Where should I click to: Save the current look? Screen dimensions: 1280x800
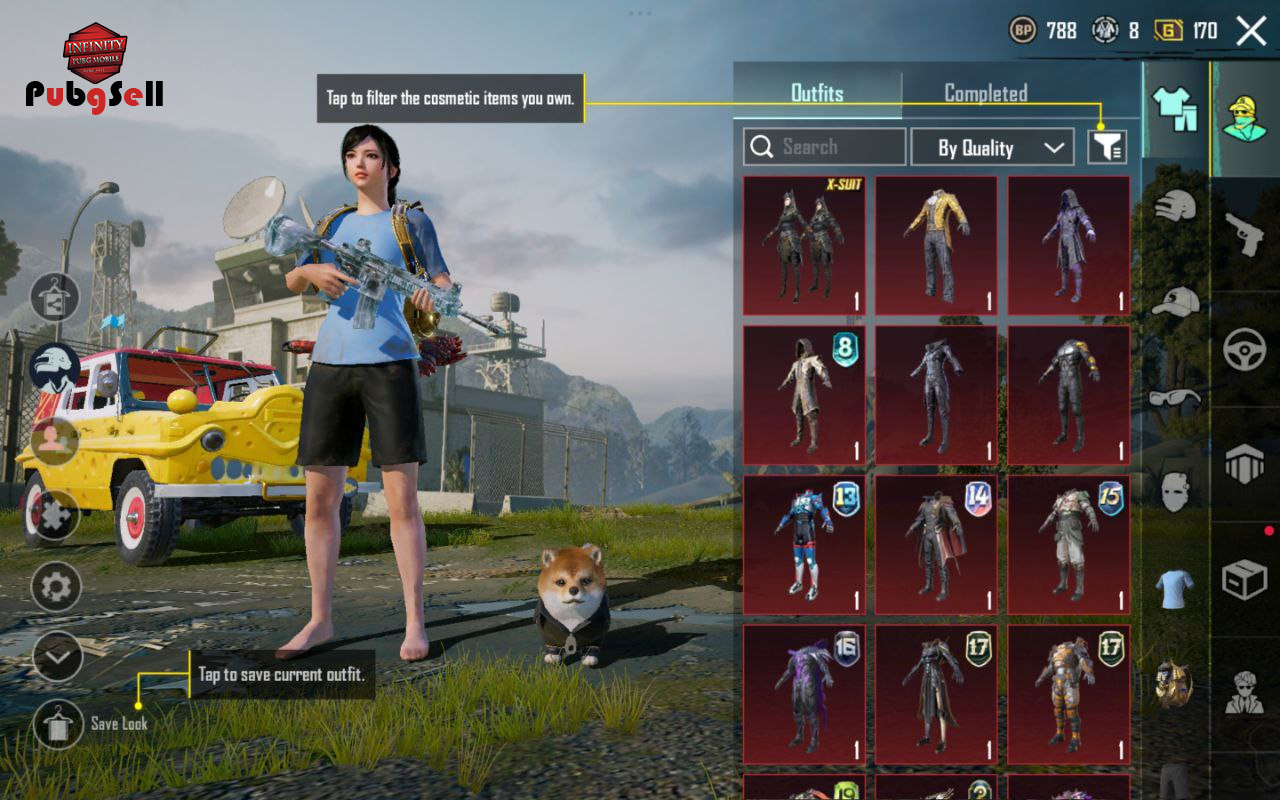tap(58, 723)
